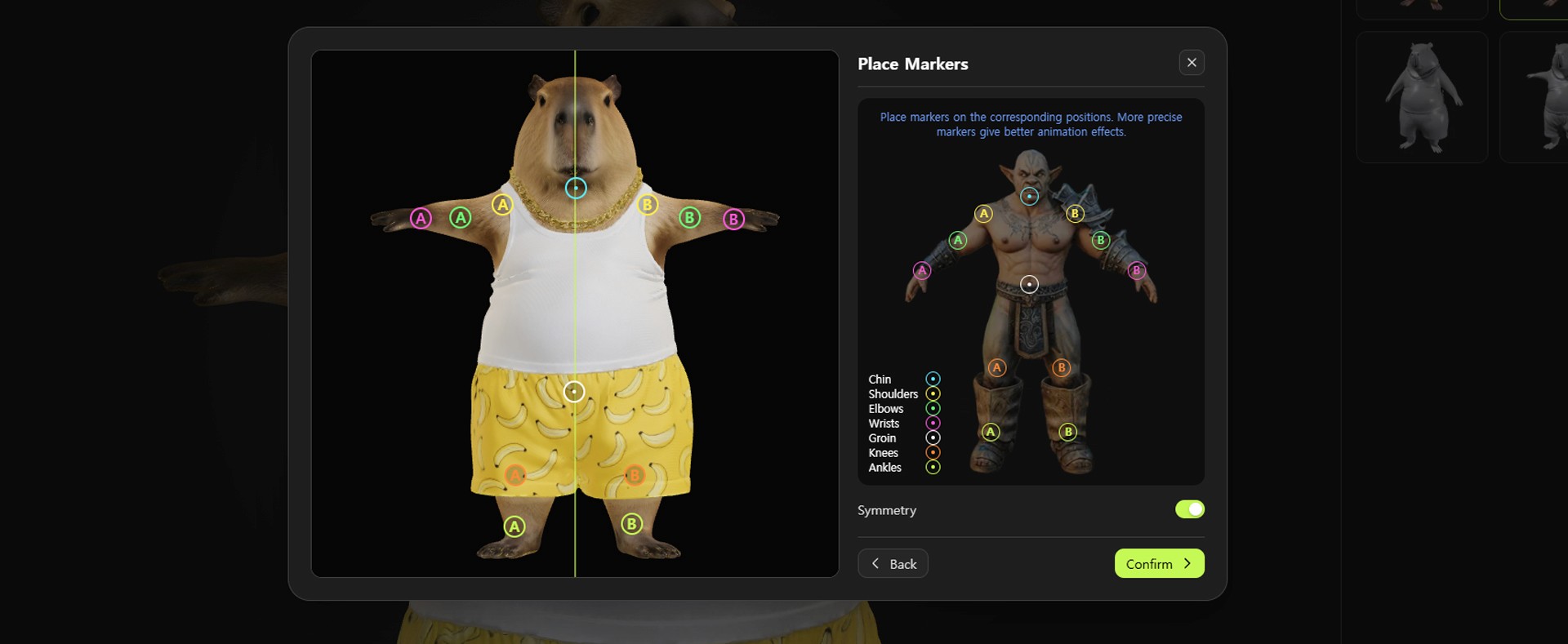Pick the lime ankle marker B on the capybara
1568x644 pixels.
[631, 524]
